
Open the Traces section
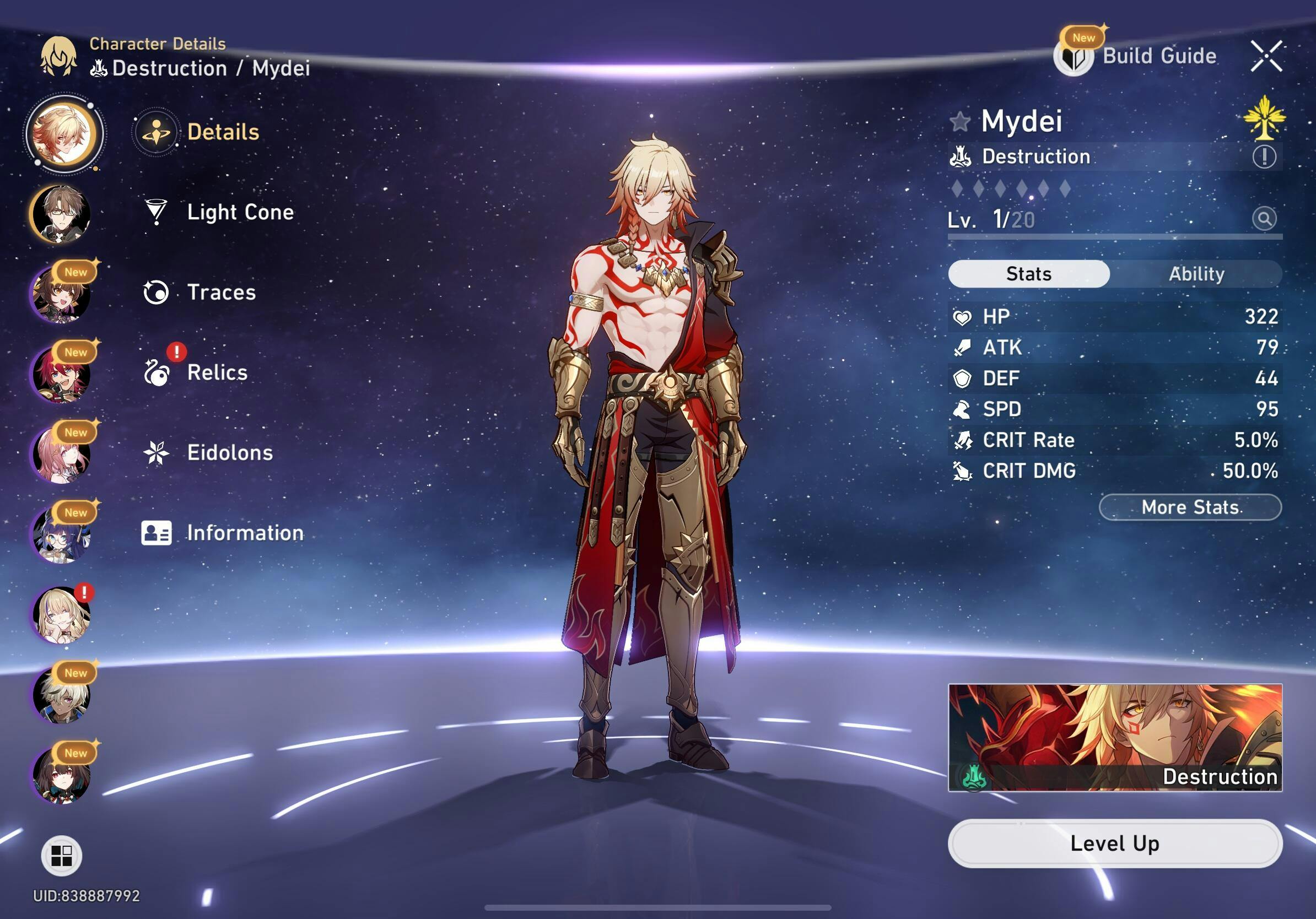click(220, 293)
